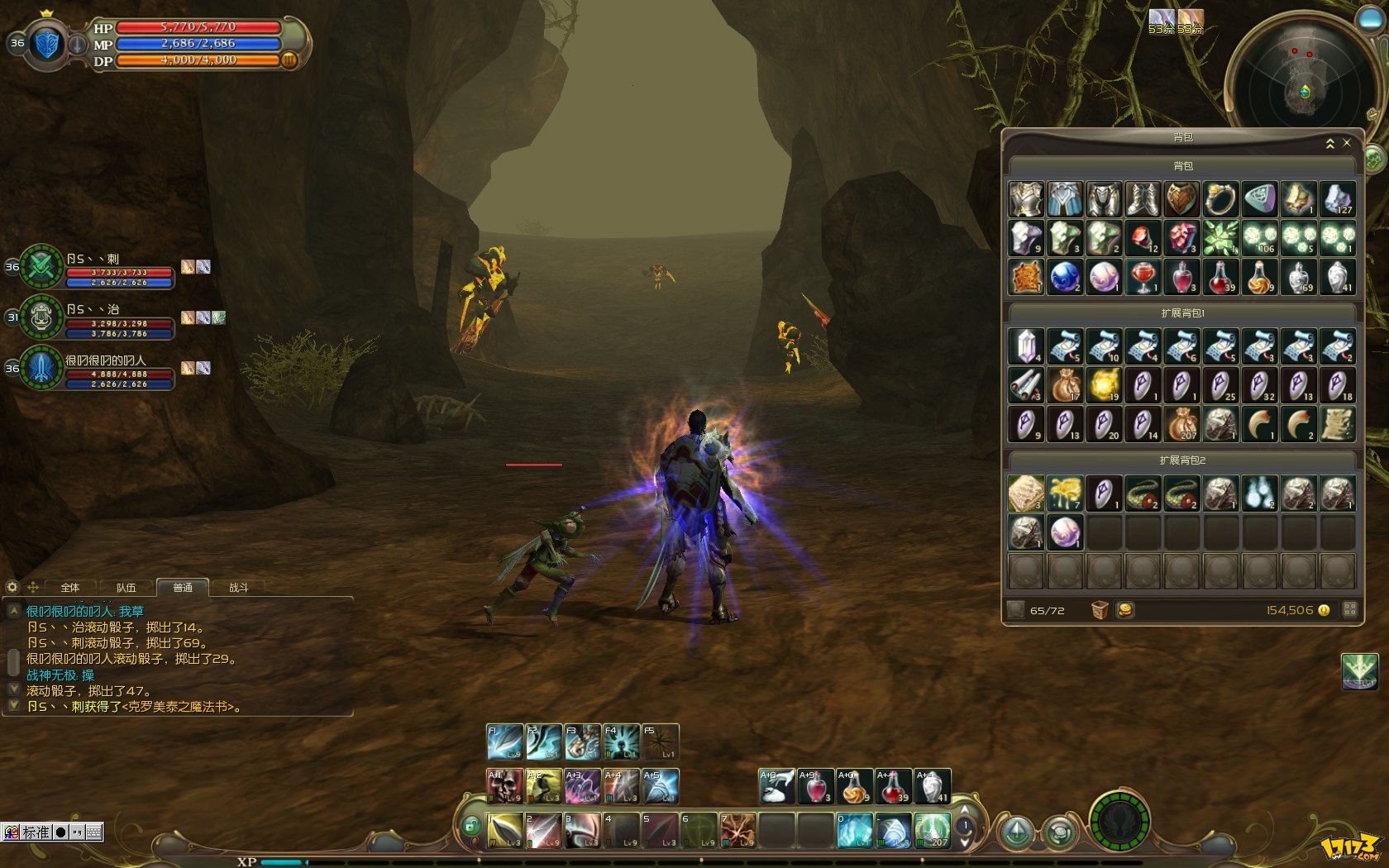Click the trash can icon in the backpack footer
The height and width of the screenshot is (868, 1389).
click(1100, 609)
